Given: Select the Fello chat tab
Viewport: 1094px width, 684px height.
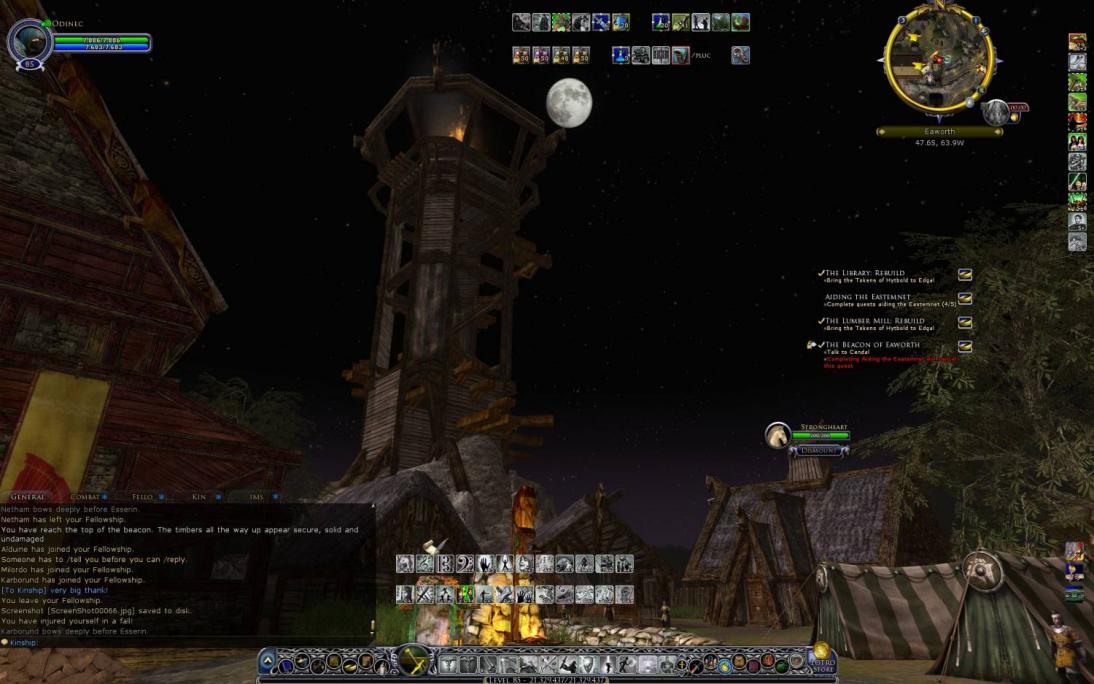Looking at the screenshot, I should [x=142, y=496].
